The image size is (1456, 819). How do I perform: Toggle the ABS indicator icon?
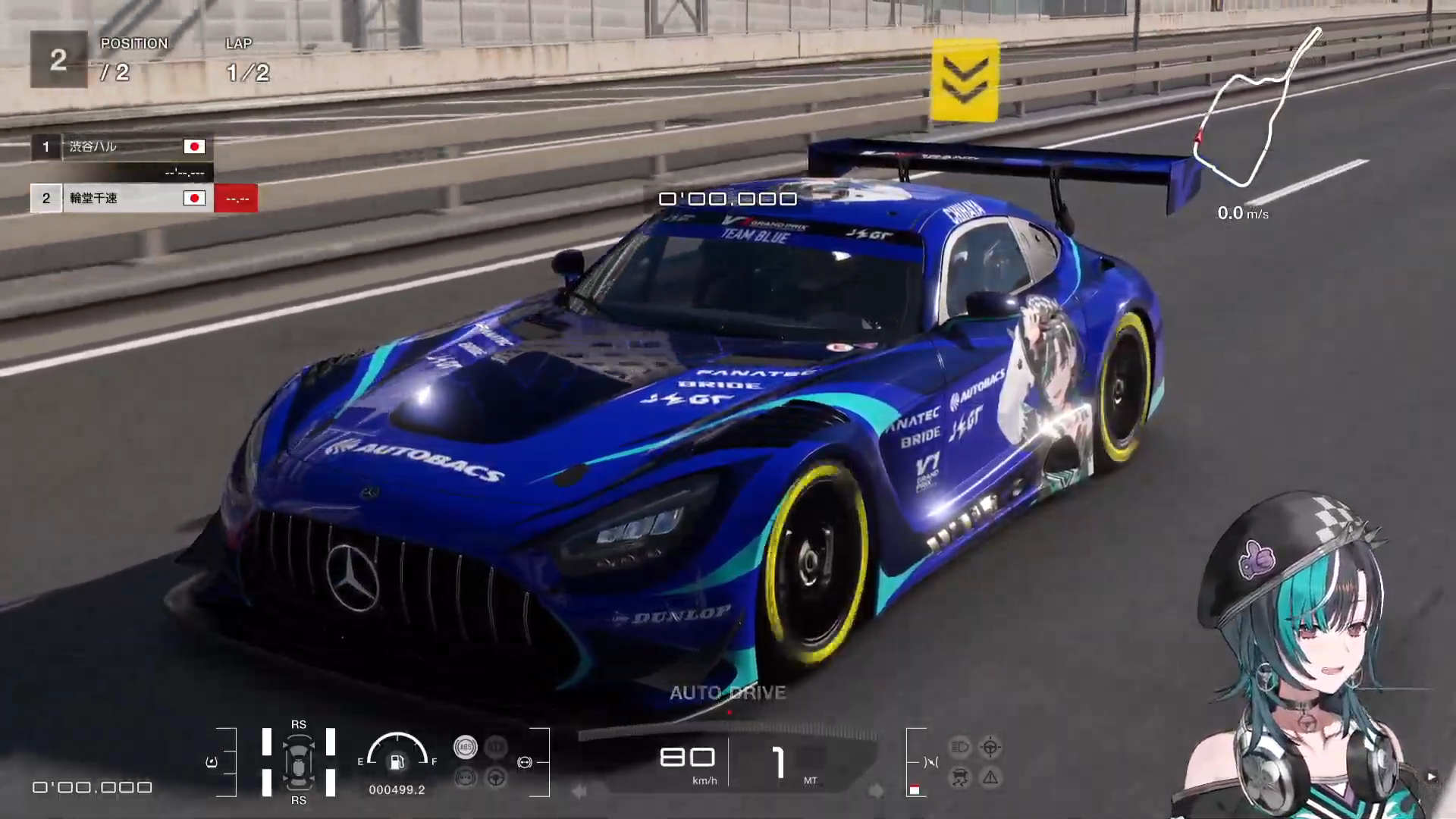[466, 748]
